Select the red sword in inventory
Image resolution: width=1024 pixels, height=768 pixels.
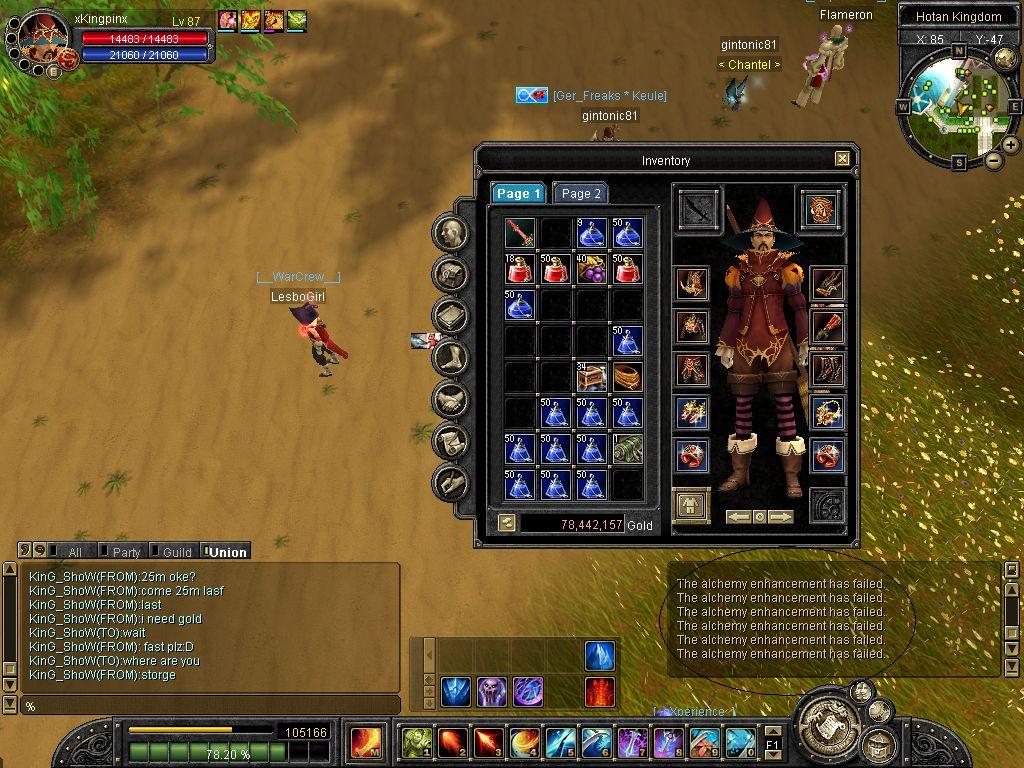[520, 233]
